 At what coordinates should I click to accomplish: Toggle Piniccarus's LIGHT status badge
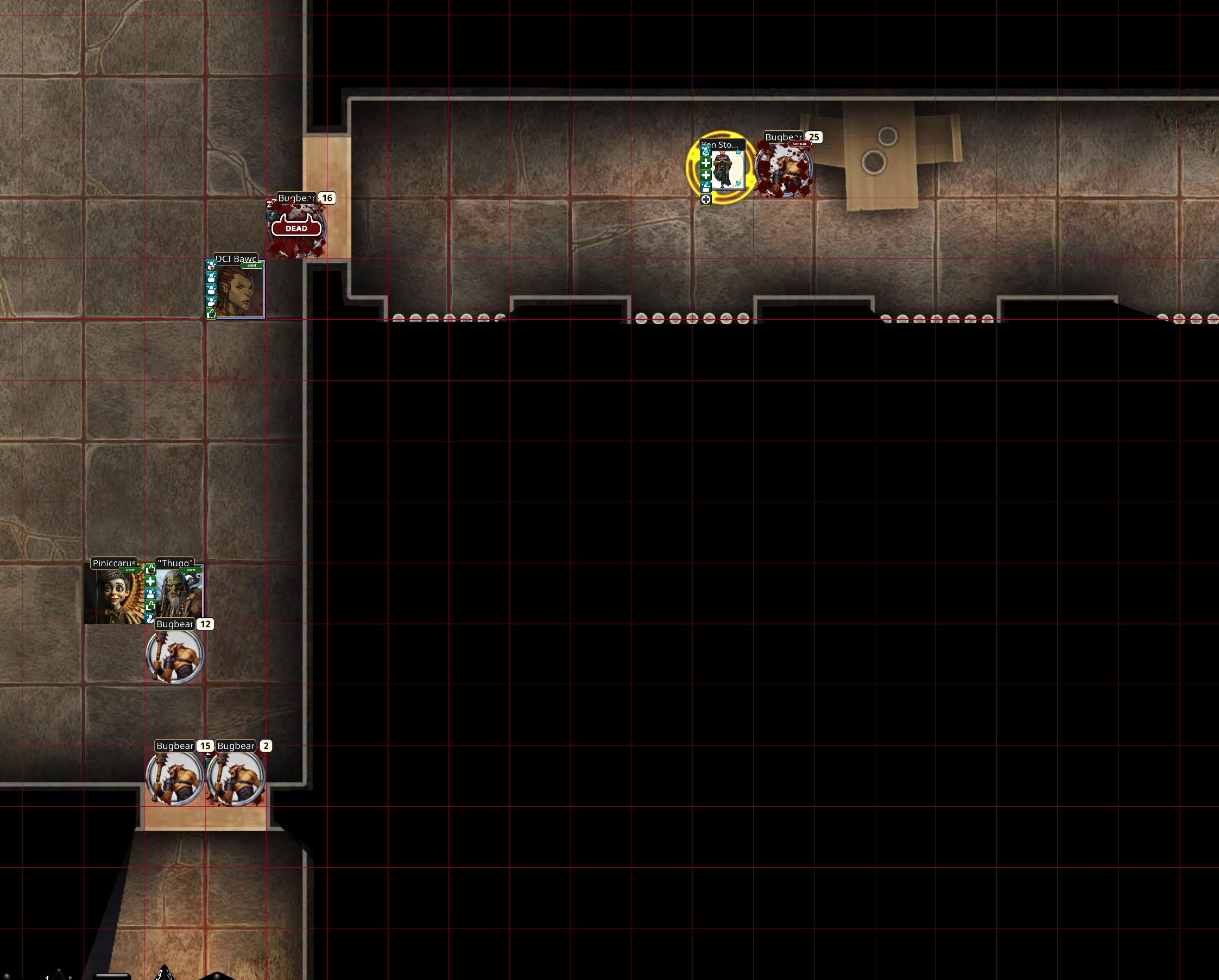(x=130, y=571)
